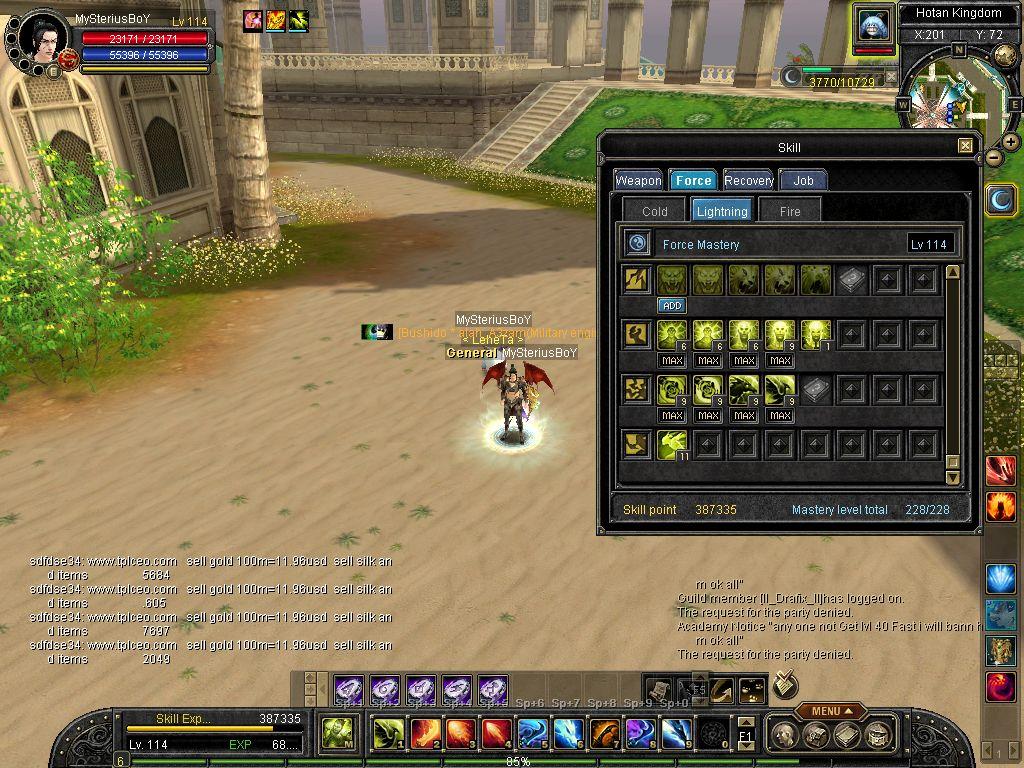
Task: Click the hotbar page up arrow above F1
Action: [746, 722]
